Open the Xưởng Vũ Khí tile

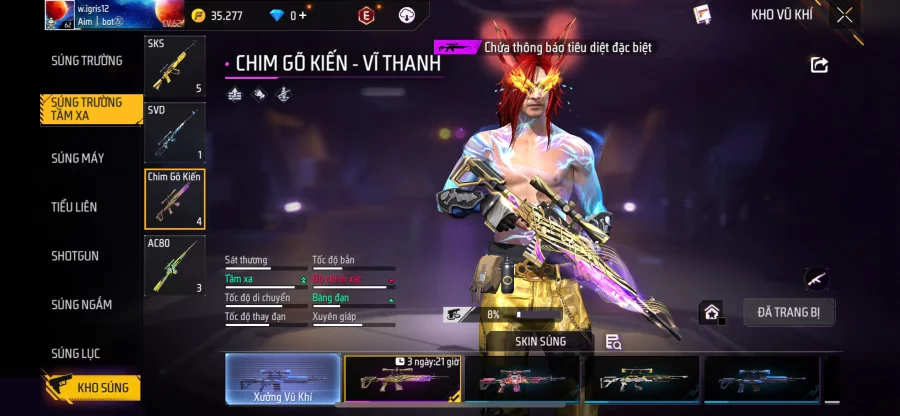coord(281,381)
